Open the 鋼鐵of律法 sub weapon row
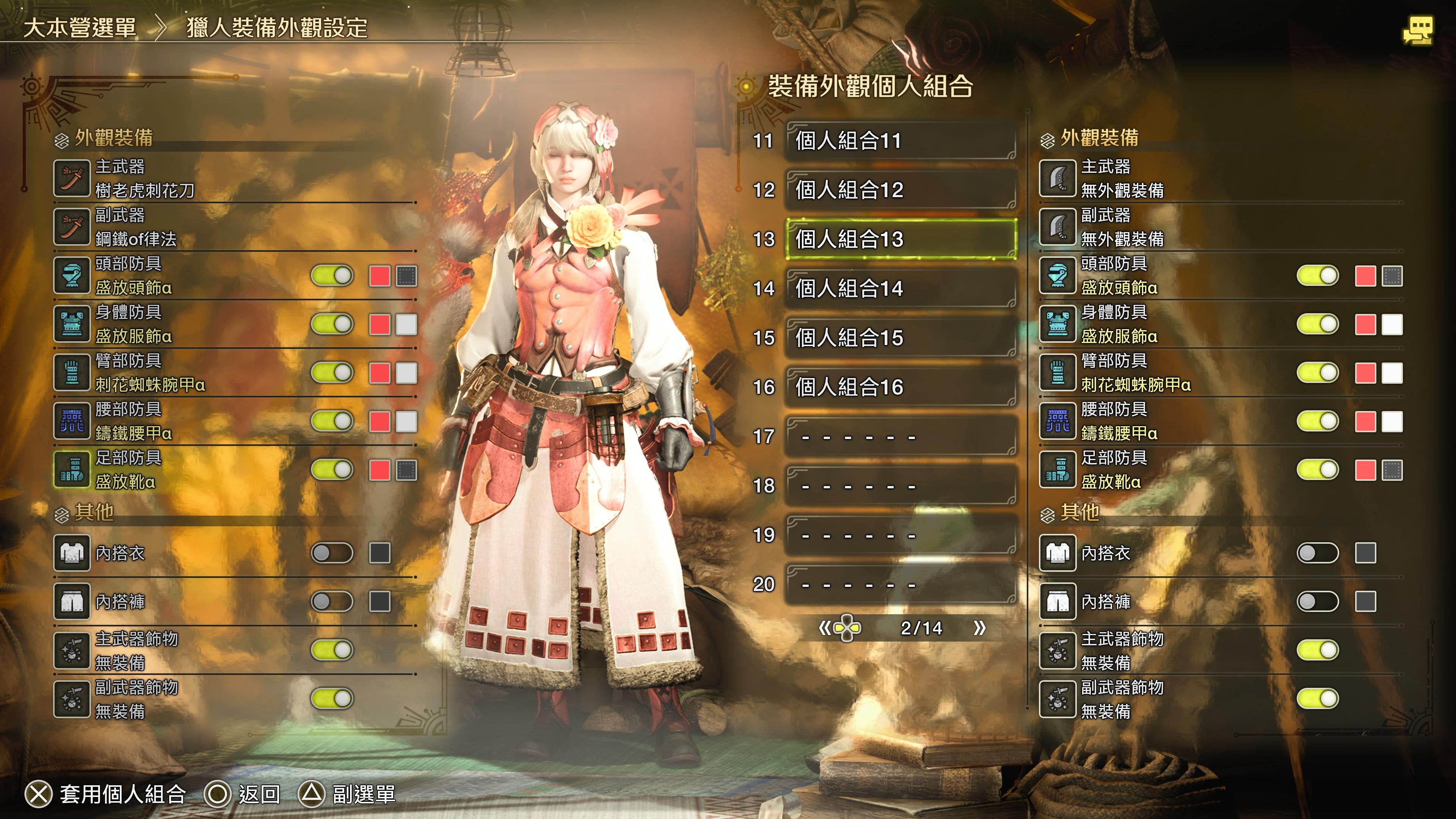 (235, 227)
